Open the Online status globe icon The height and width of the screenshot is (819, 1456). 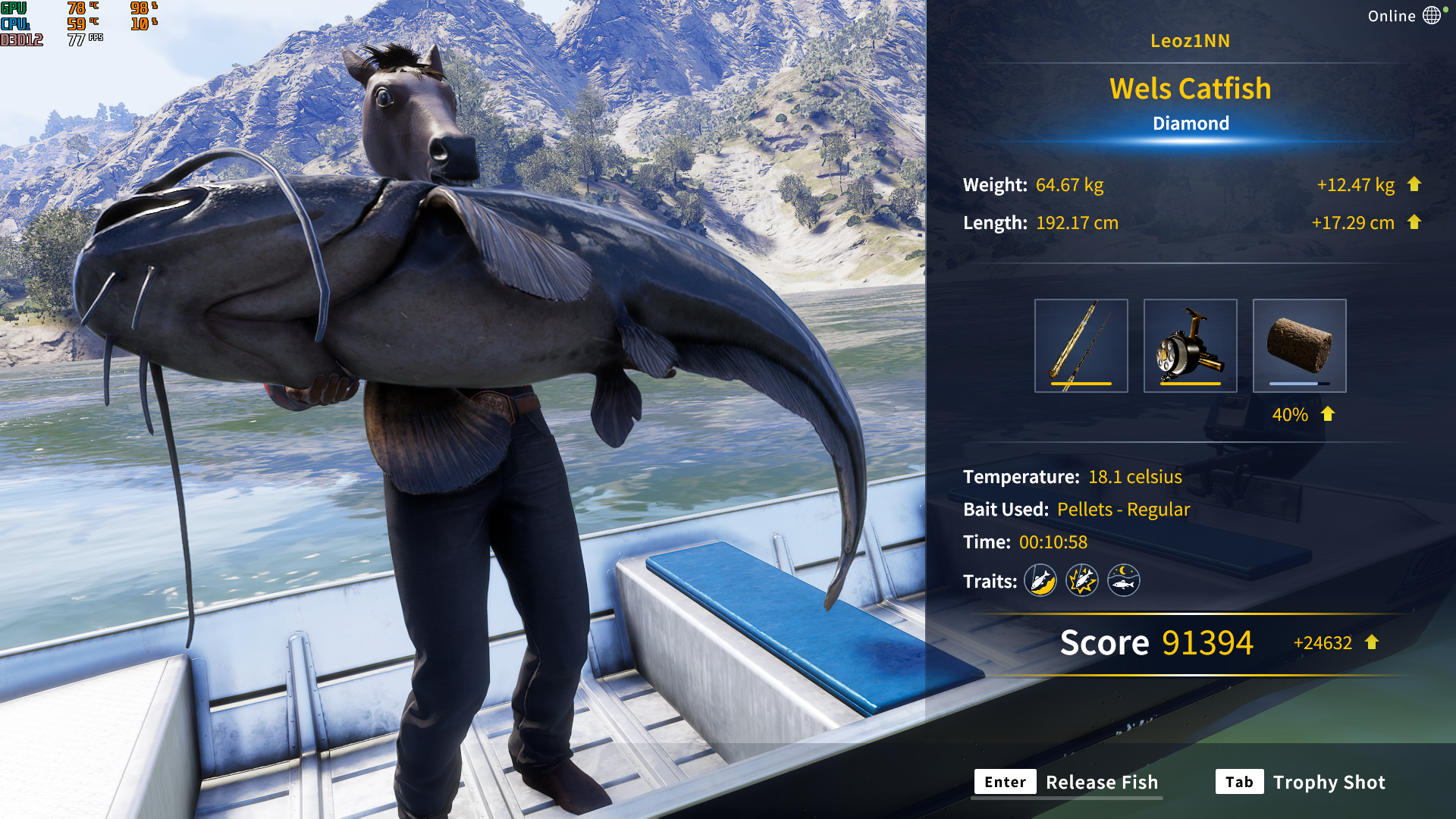(x=1431, y=16)
